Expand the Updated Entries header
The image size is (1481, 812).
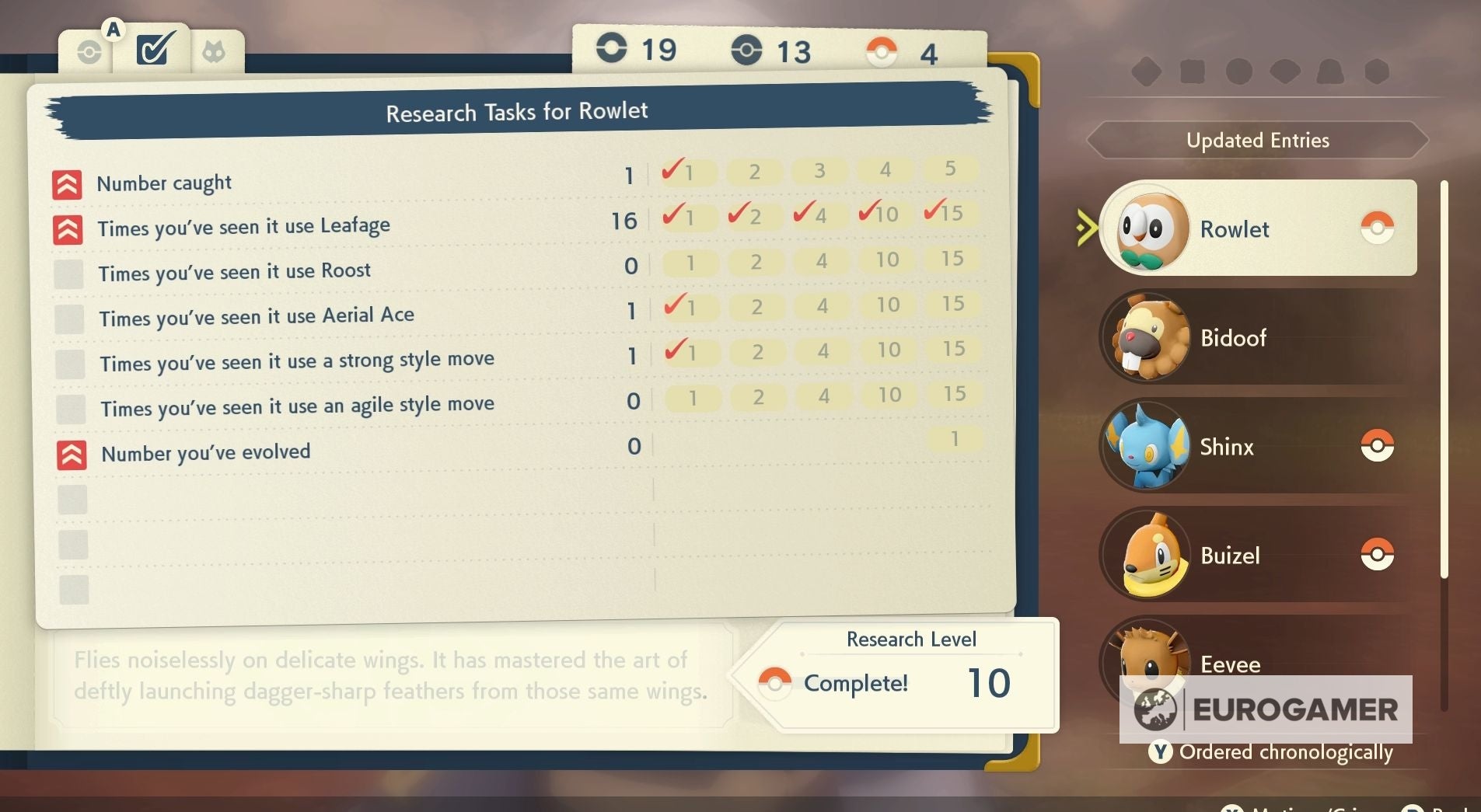[x=1256, y=141]
